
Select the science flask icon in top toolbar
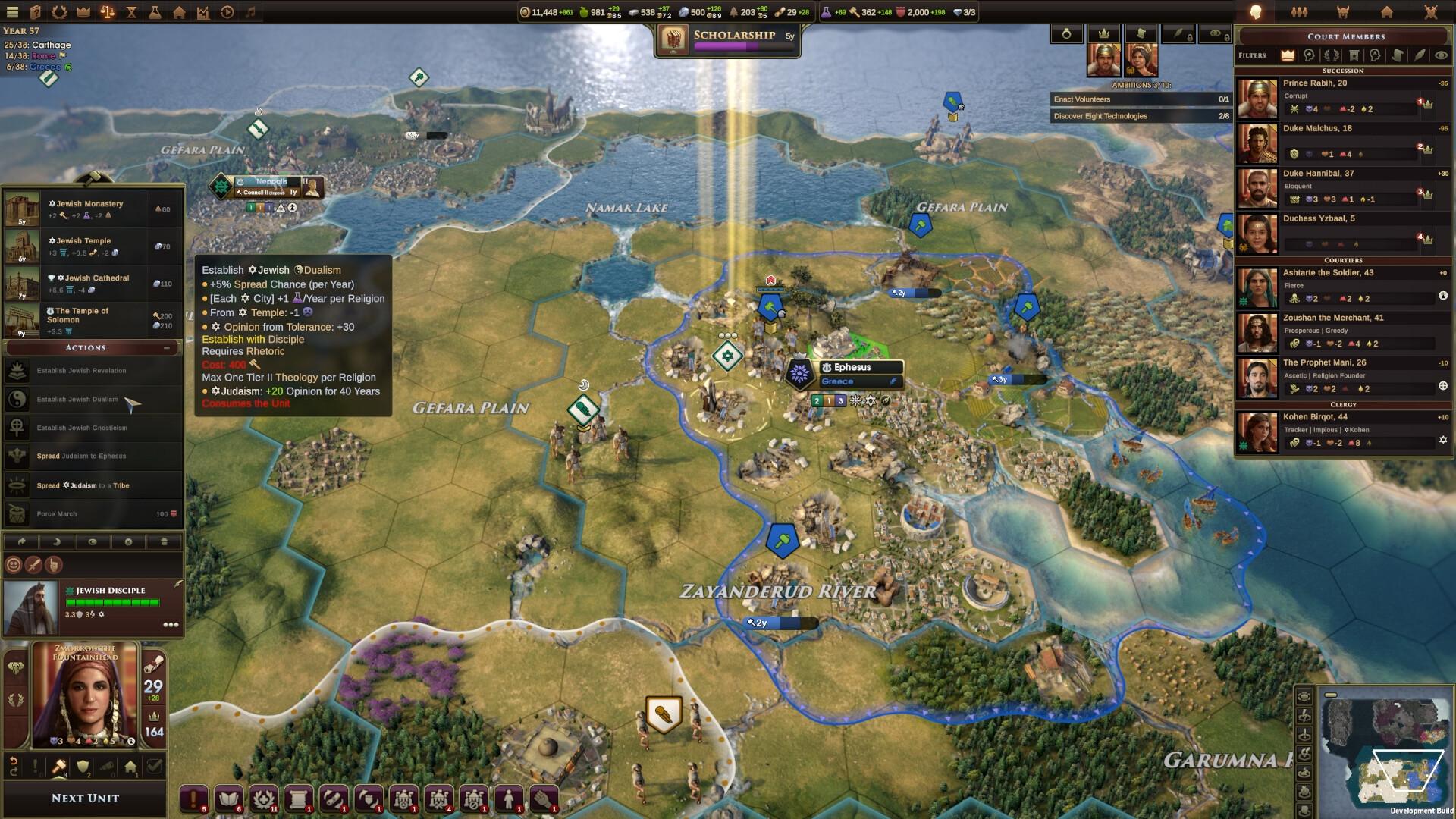155,13
